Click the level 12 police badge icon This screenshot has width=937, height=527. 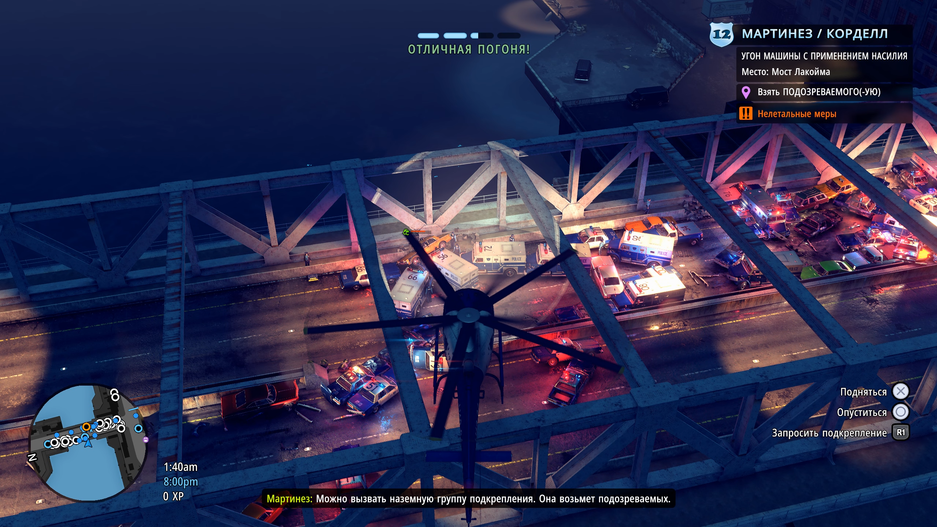[721, 35]
